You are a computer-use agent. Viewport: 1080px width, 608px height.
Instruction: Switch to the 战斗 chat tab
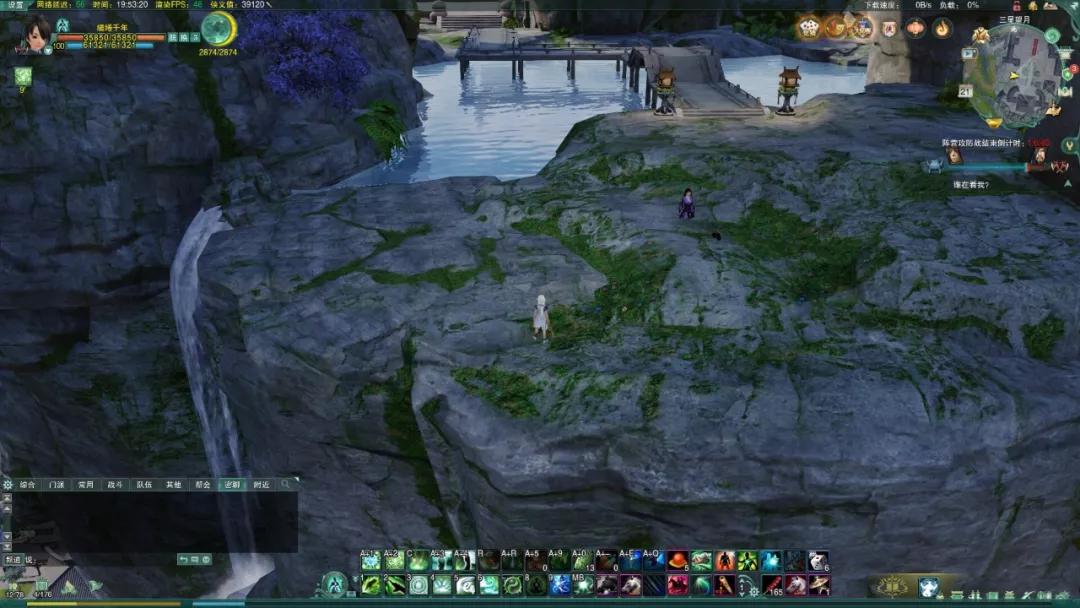[115, 485]
